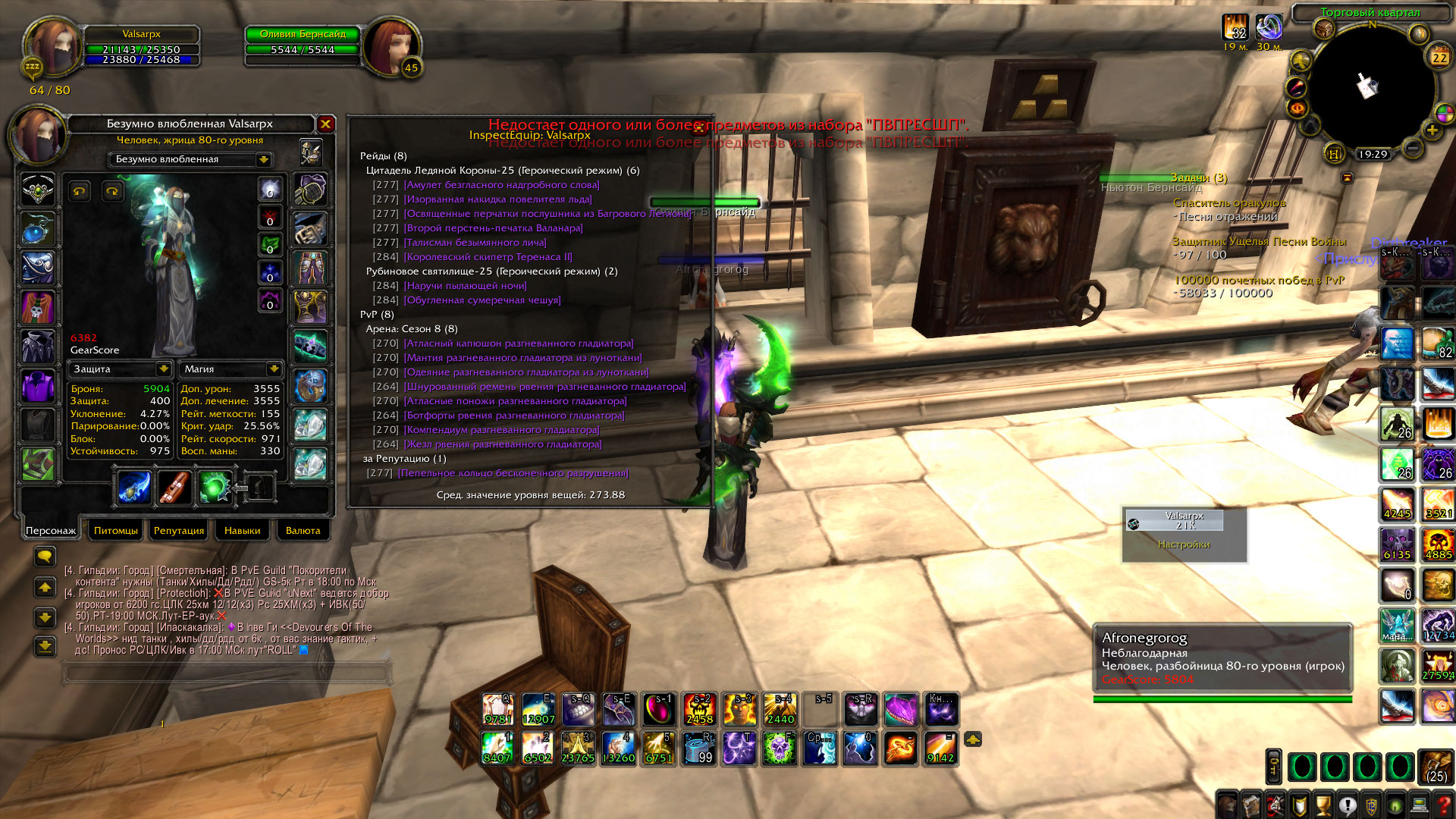The image size is (1456, 819).
Task: Select the Амулет безгласного надгробного слова link
Action: (x=501, y=185)
